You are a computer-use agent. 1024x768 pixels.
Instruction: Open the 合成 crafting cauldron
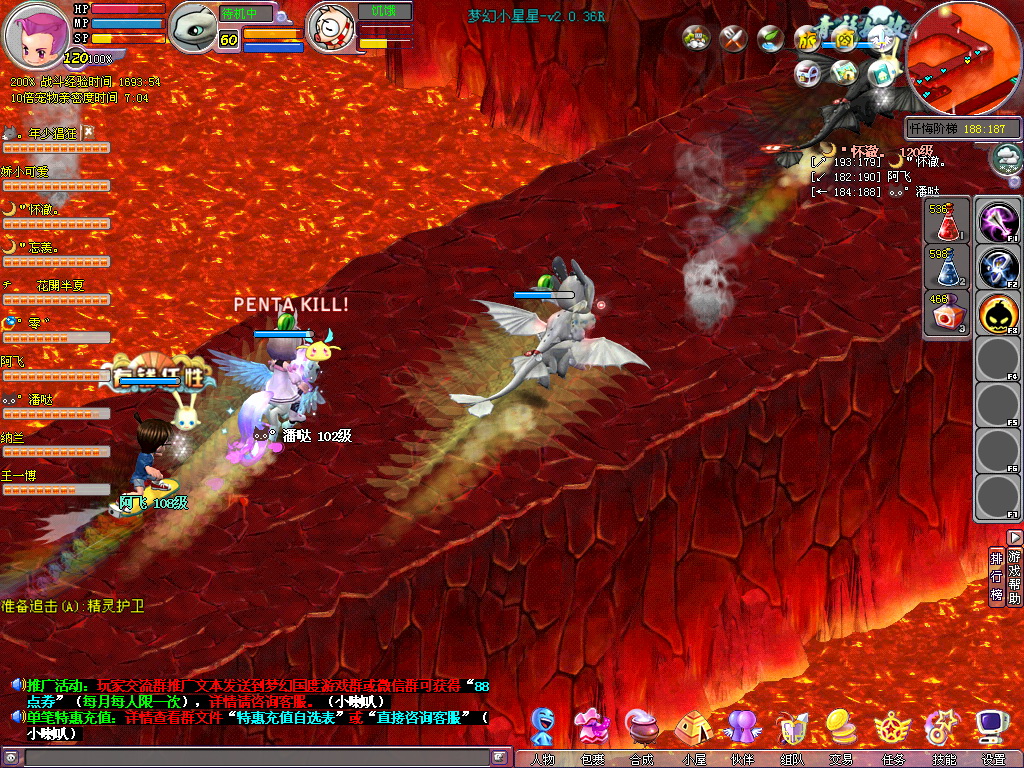coord(641,728)
